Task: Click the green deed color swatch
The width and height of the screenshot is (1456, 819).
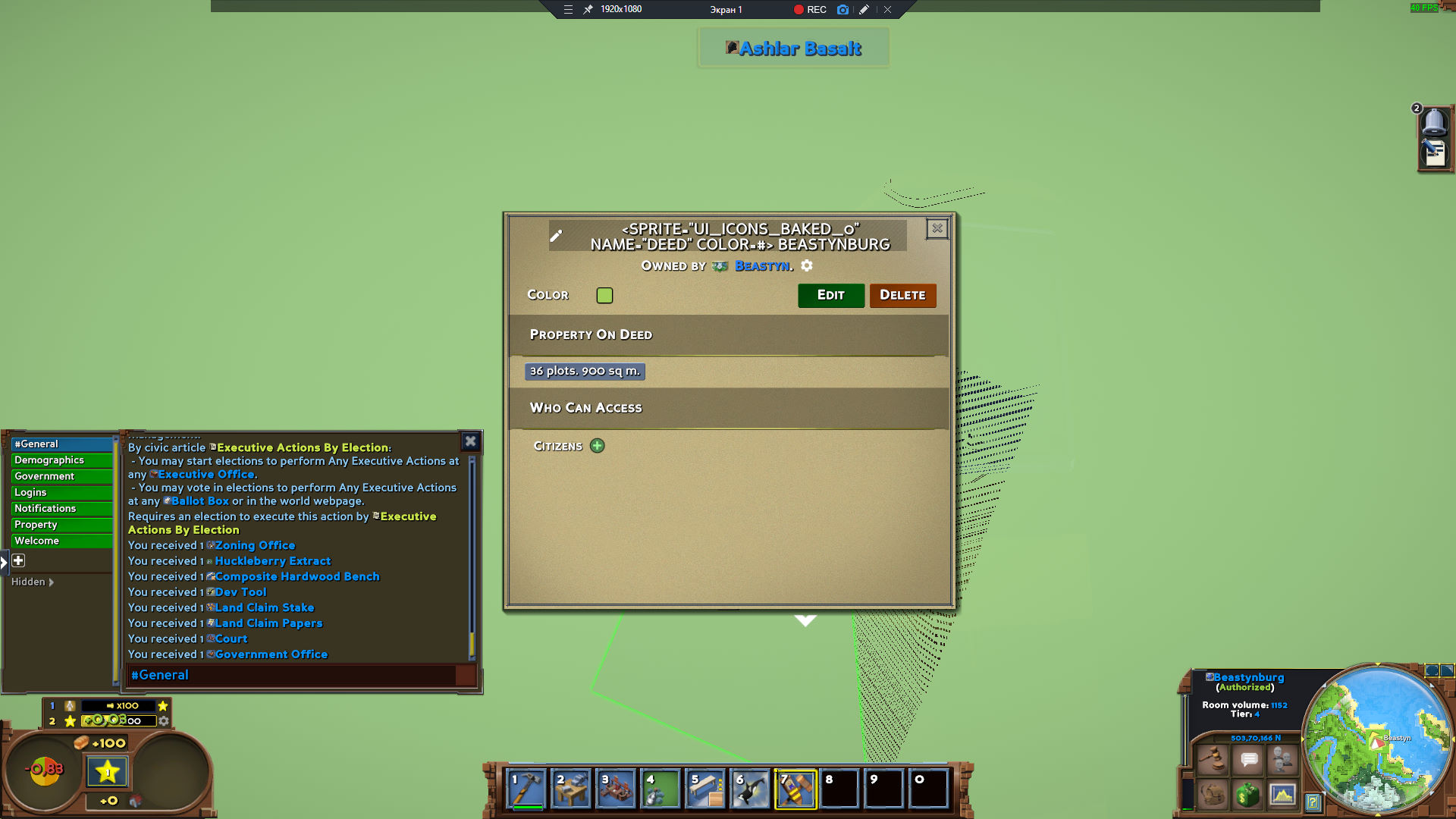Action: tap(604, 295)
